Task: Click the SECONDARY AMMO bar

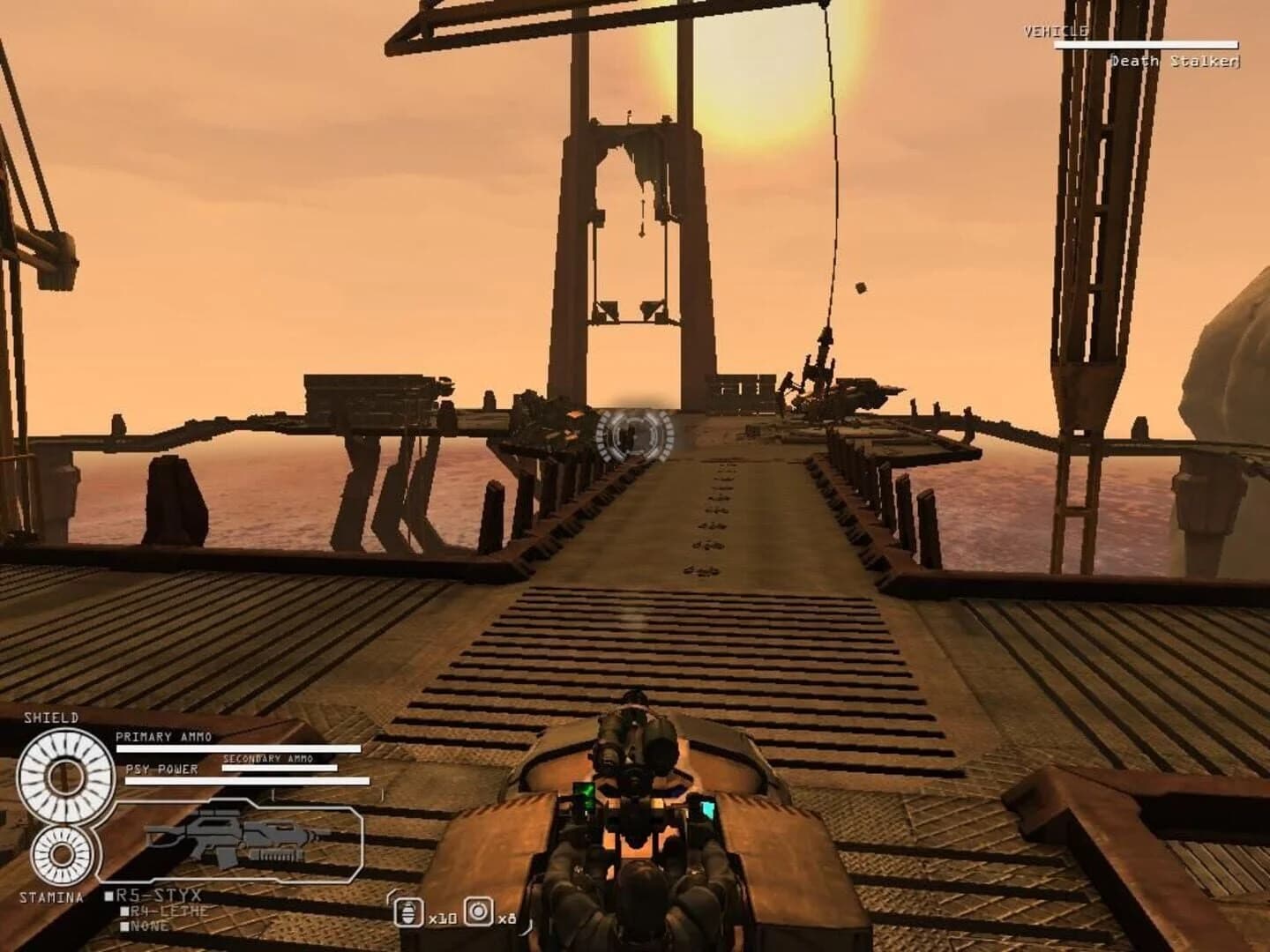Action: pyautogui.click(x=280, y=768)
